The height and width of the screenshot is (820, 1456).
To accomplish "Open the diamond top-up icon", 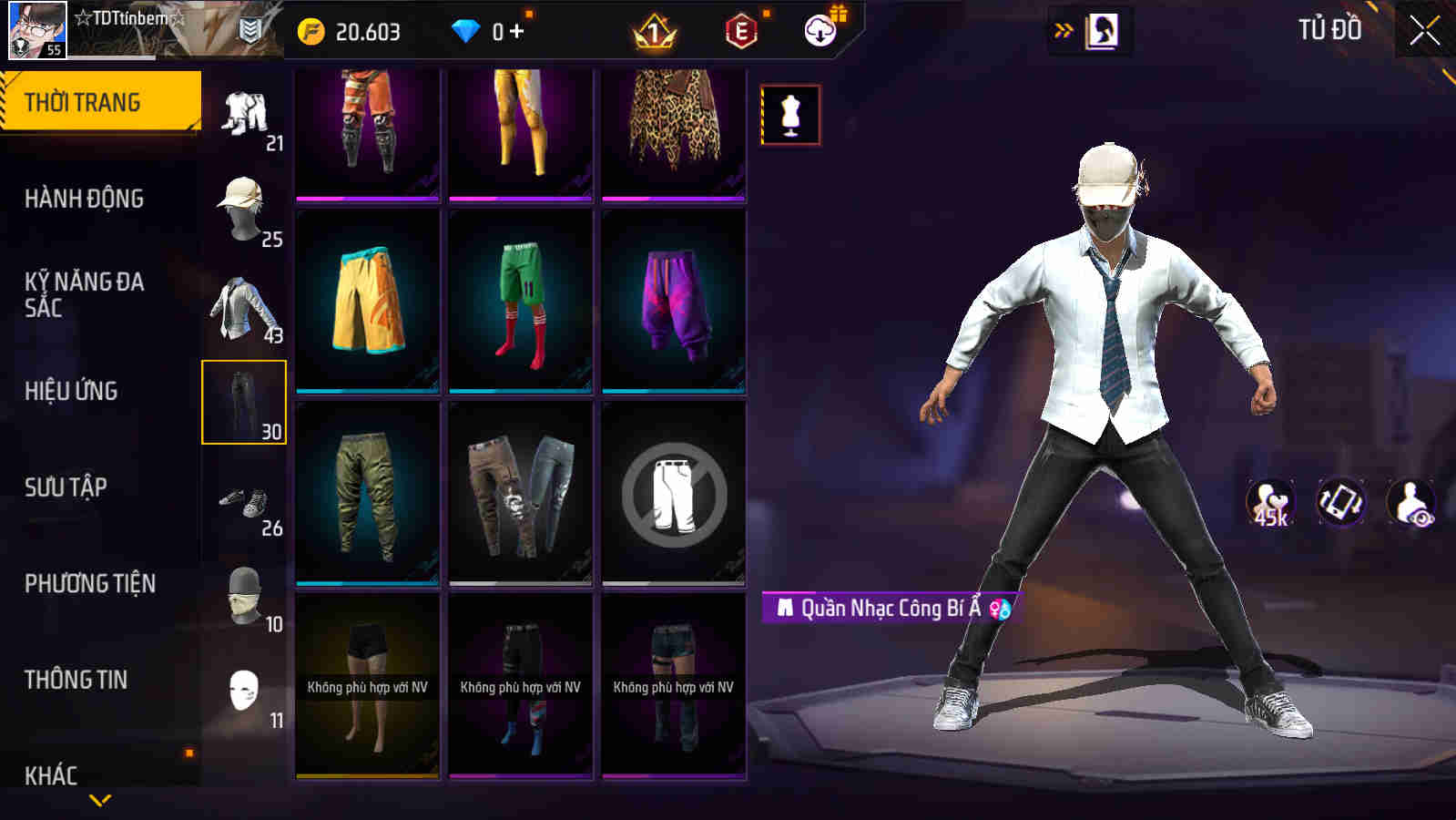I will coord(467,29).
